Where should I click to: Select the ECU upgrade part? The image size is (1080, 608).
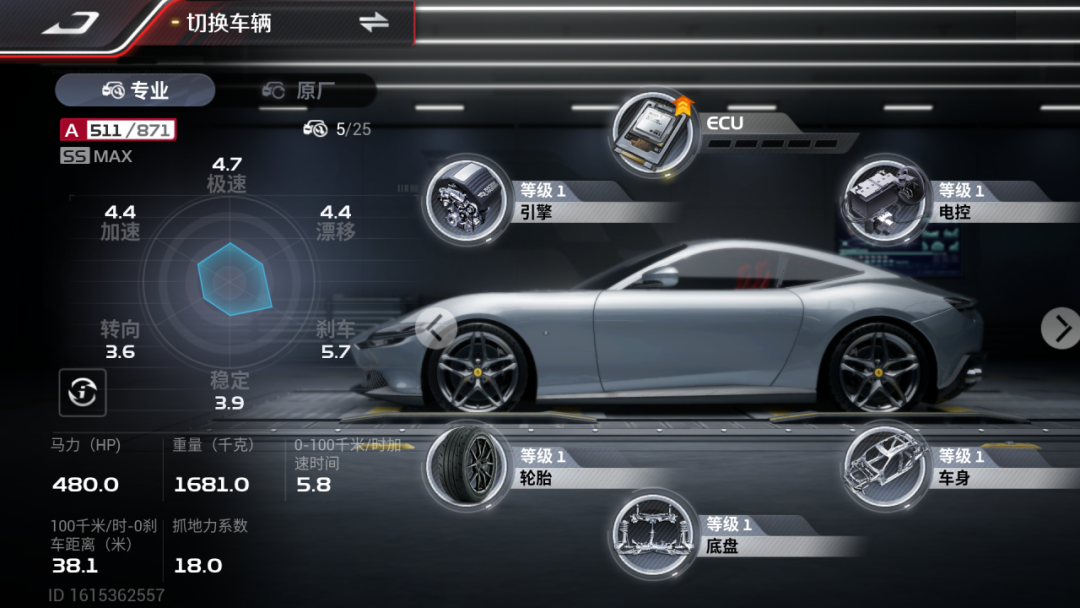656,133
